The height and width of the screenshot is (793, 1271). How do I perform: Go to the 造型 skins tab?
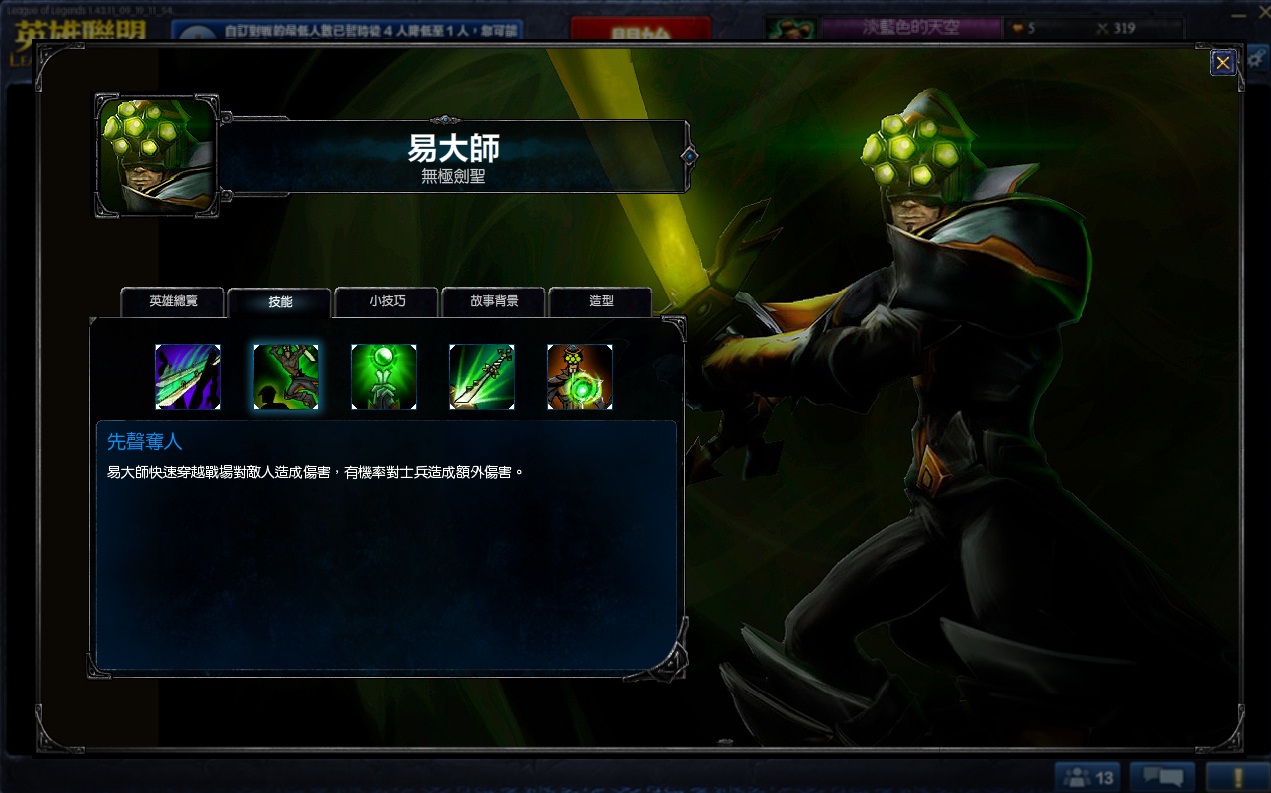pyautogui.click(x=601, y=301)
